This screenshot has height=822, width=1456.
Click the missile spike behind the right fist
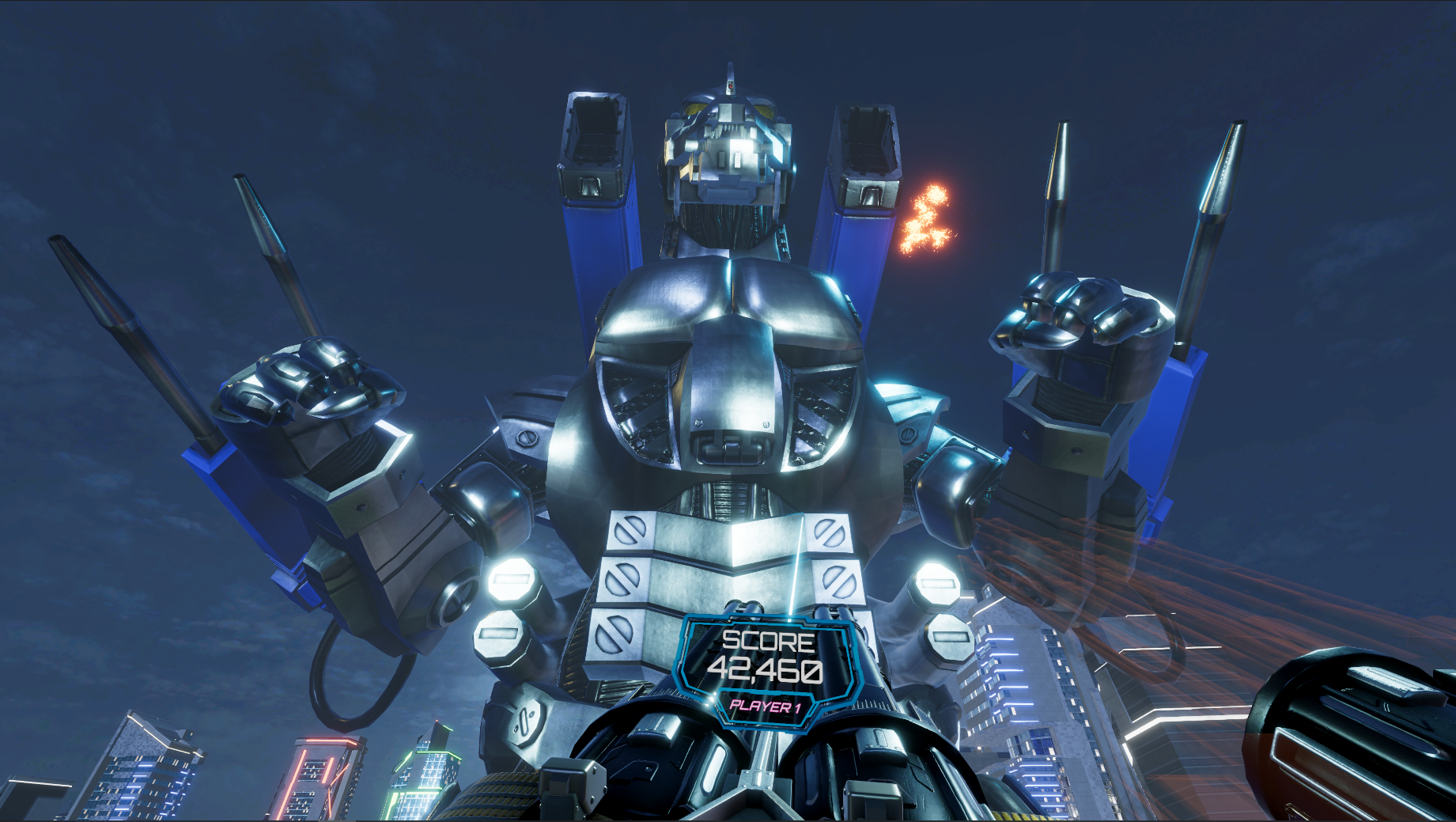(1056, 198)
